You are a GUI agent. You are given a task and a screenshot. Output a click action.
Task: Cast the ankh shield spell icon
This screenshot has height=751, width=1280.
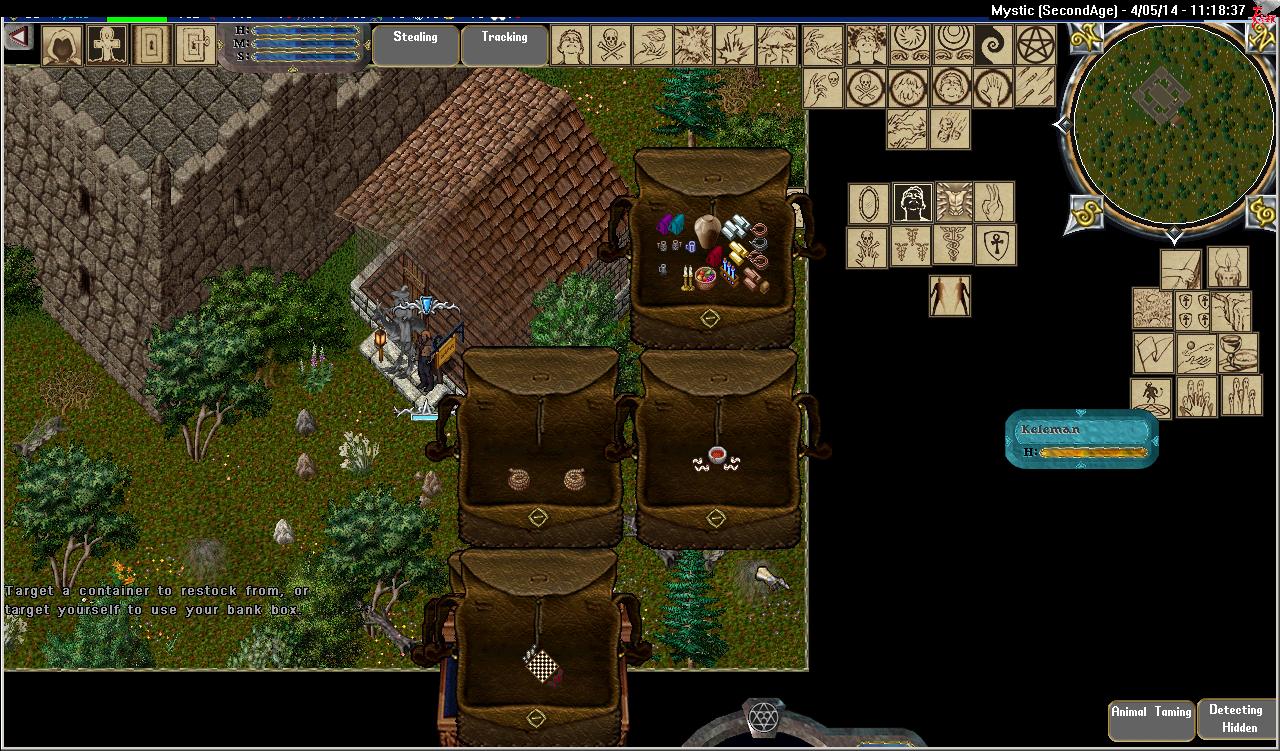pyautogui.click(x=995, y=245)
